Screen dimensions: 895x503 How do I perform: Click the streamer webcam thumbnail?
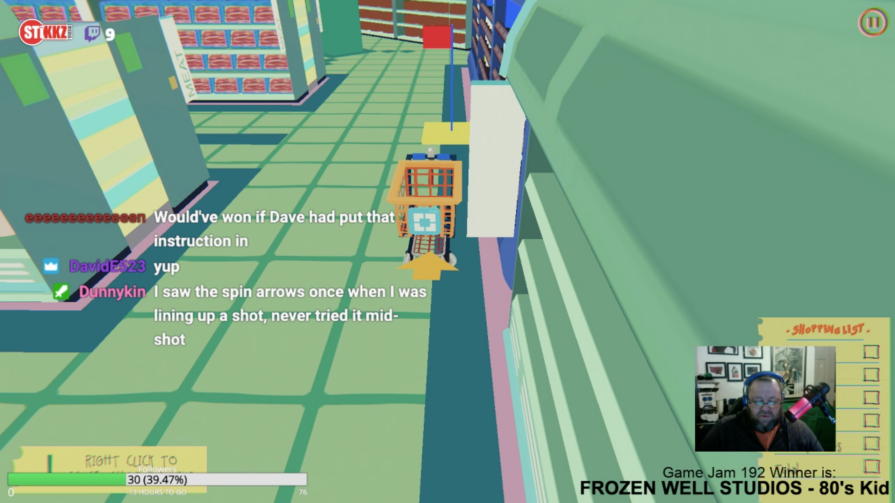pyautogui.click(x=764, y=398)
